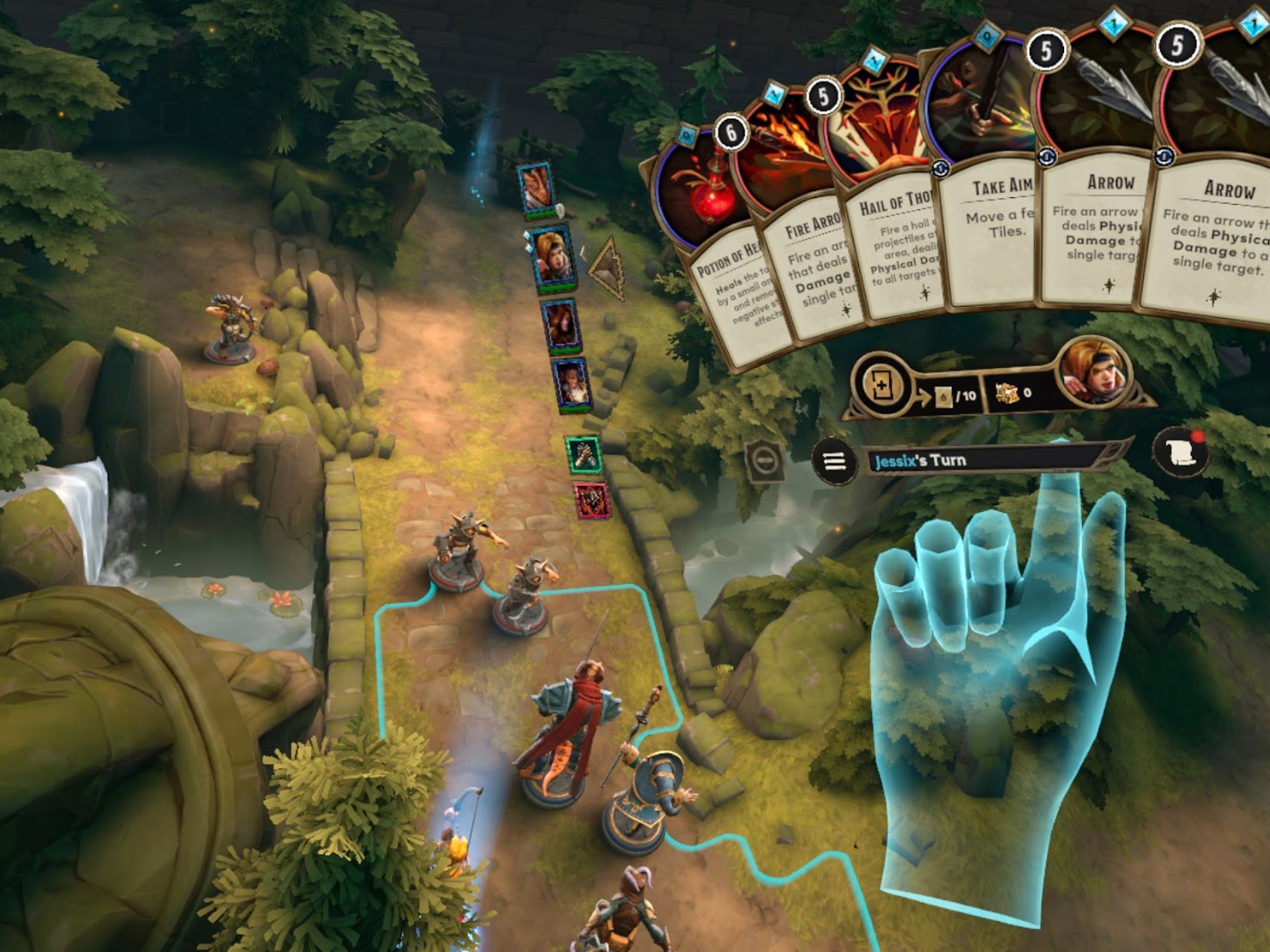Image resolution: width=1270 pixels, height=952 pixels.
Task: Select the red-bordered enemy turn-order tile
Action: coord(591,500)
